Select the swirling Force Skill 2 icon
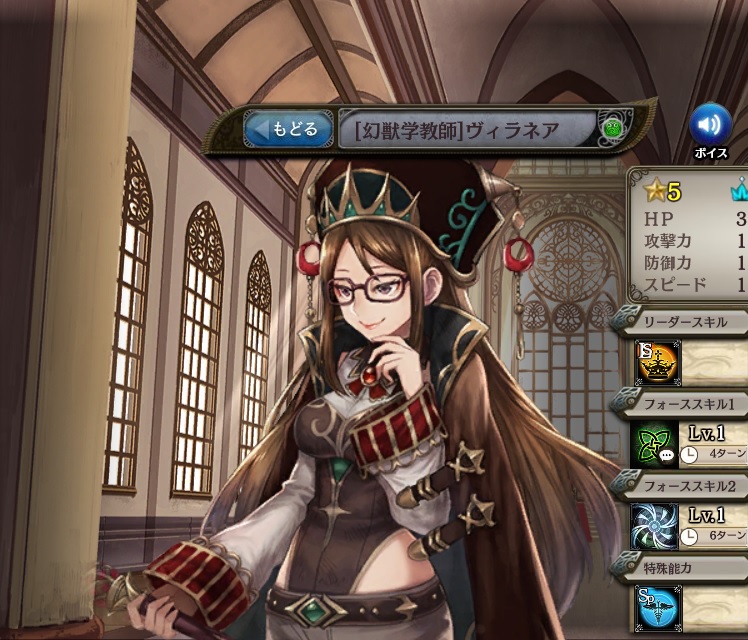 [655, 527]
